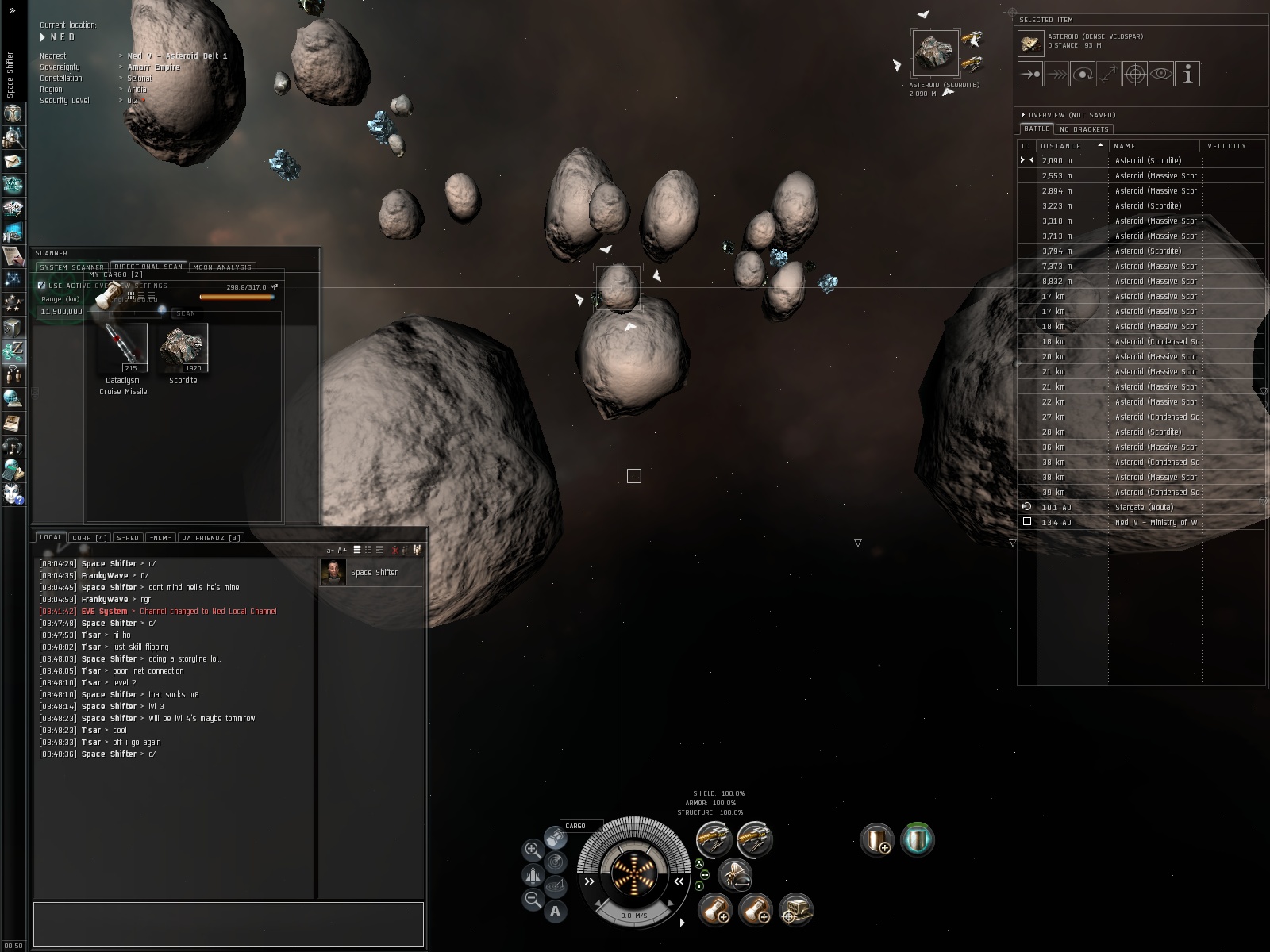This screenshot has height=952, width=1270.
Task: Show info for the selected asteroid
Action: click(1187, 75)
